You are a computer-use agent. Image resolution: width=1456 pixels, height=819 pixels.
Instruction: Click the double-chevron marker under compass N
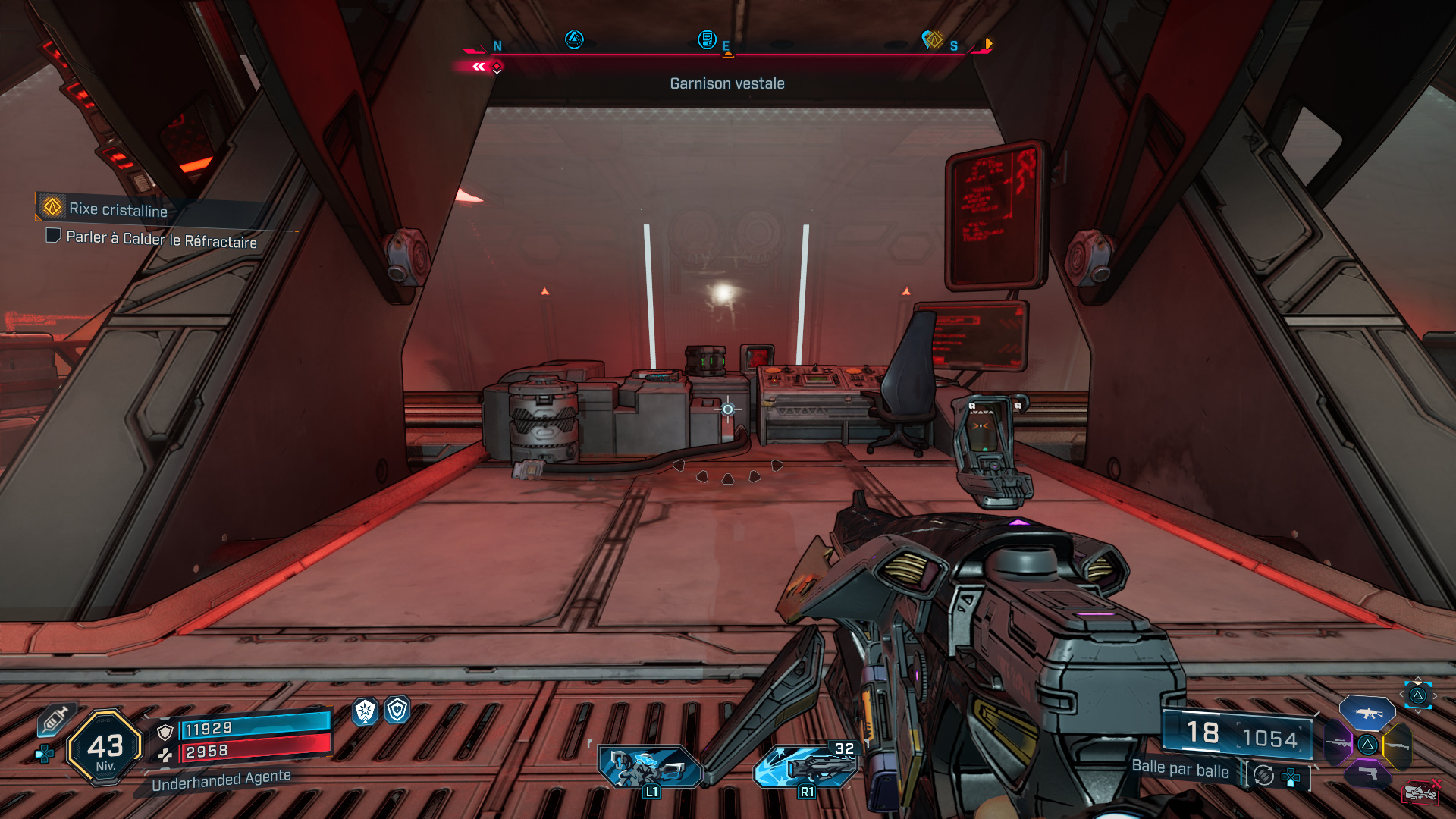click(x=479, y=66)
